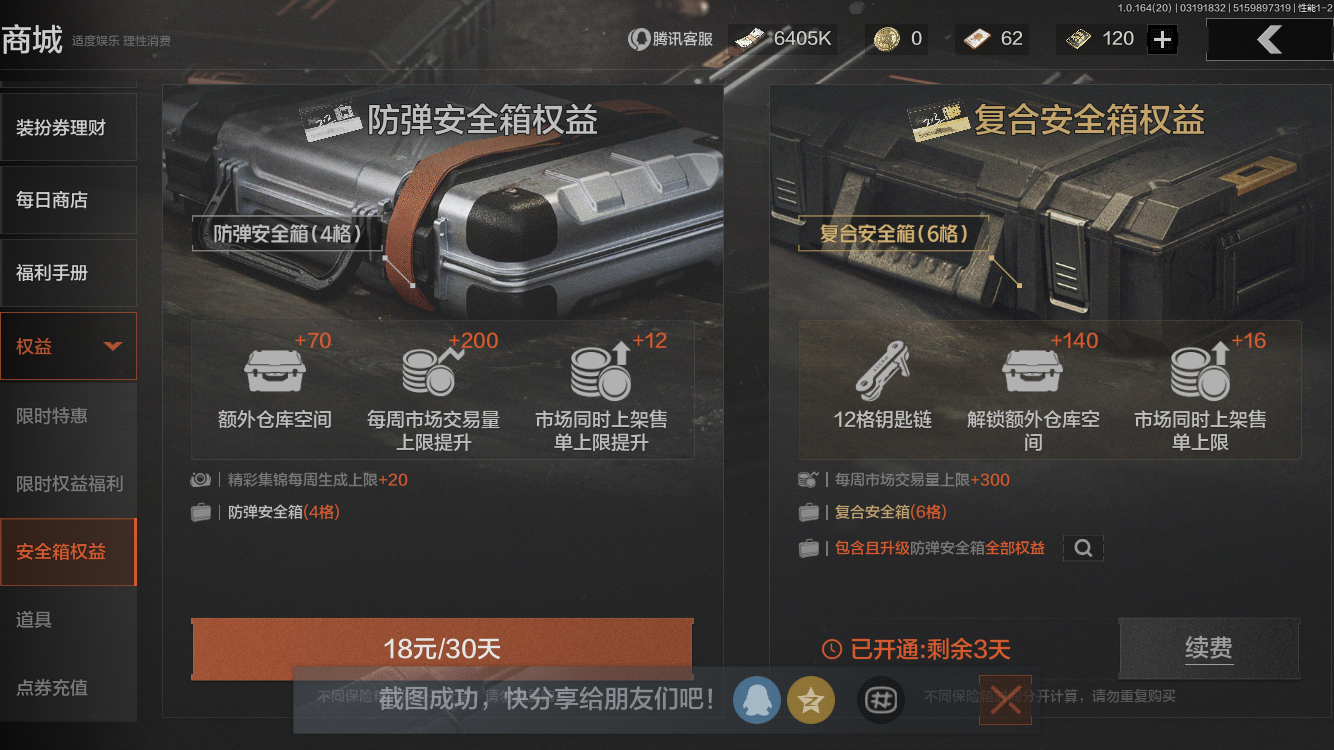Open the magnifier to view 防弹安全箱 benefits
This screenshot has height=750, width=1334.
[x=1083, y=548]
